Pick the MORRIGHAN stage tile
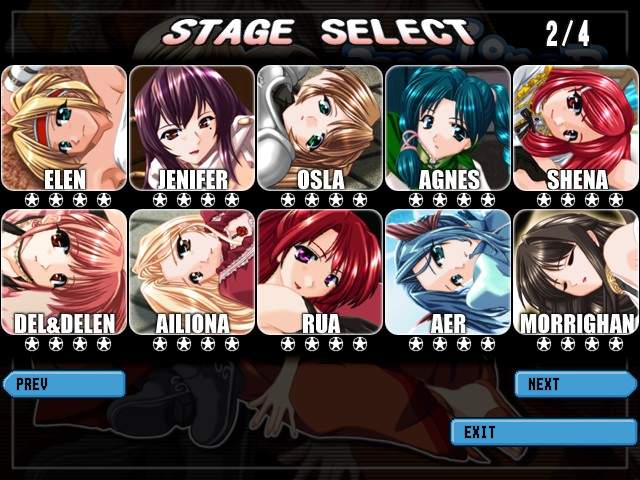Screen dimensions: 640x480 (x=576, y=271)
